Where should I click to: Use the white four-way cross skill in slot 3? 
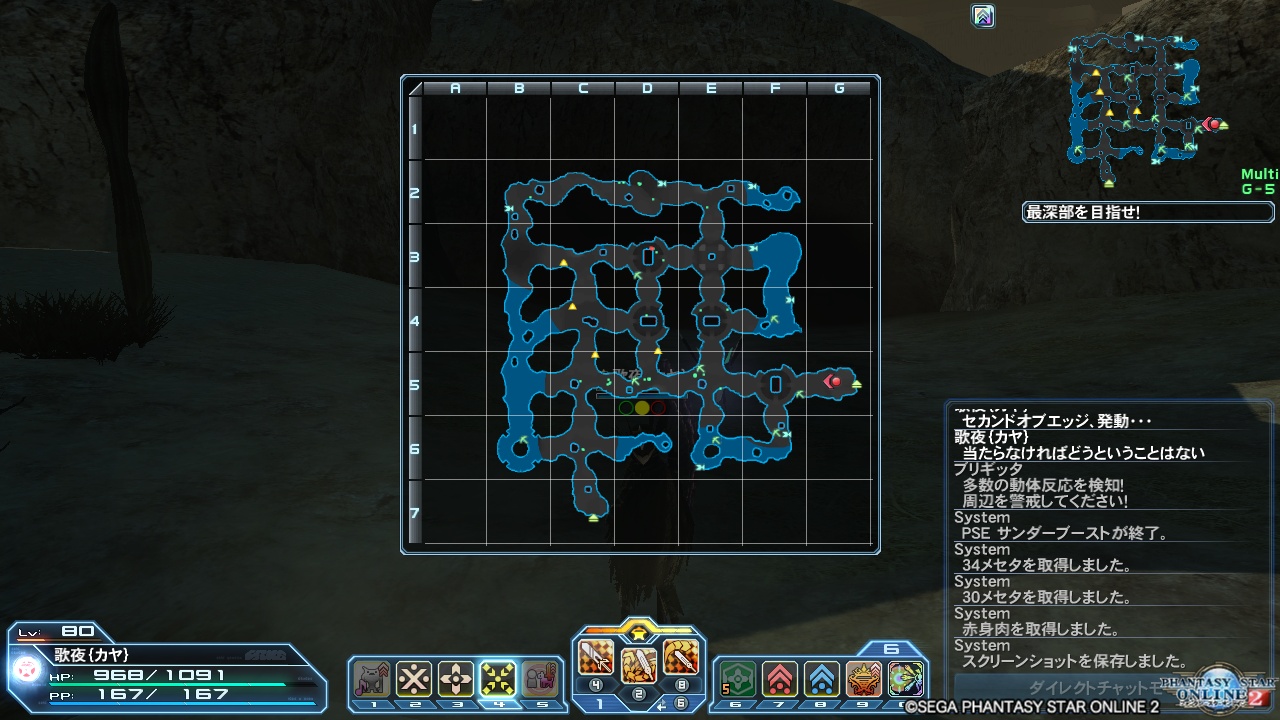coord(456,680)
